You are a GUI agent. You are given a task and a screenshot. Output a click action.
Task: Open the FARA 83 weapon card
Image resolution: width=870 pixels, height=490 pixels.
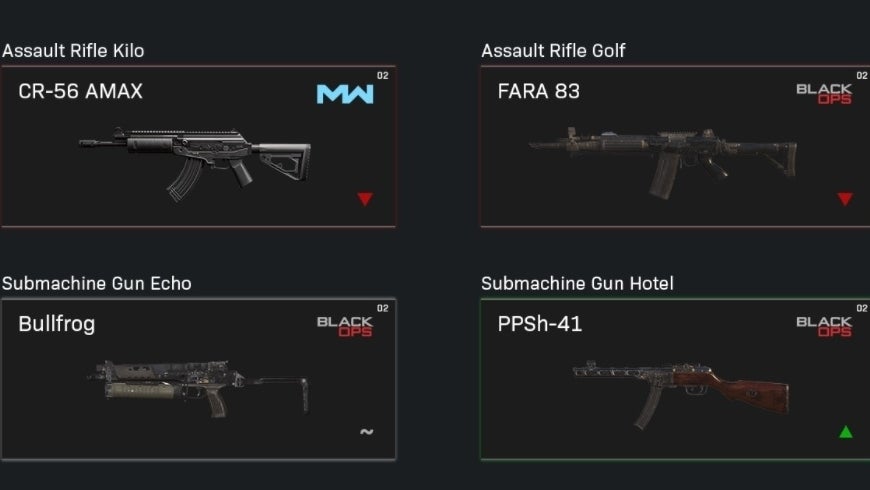[x=674, y=147]
